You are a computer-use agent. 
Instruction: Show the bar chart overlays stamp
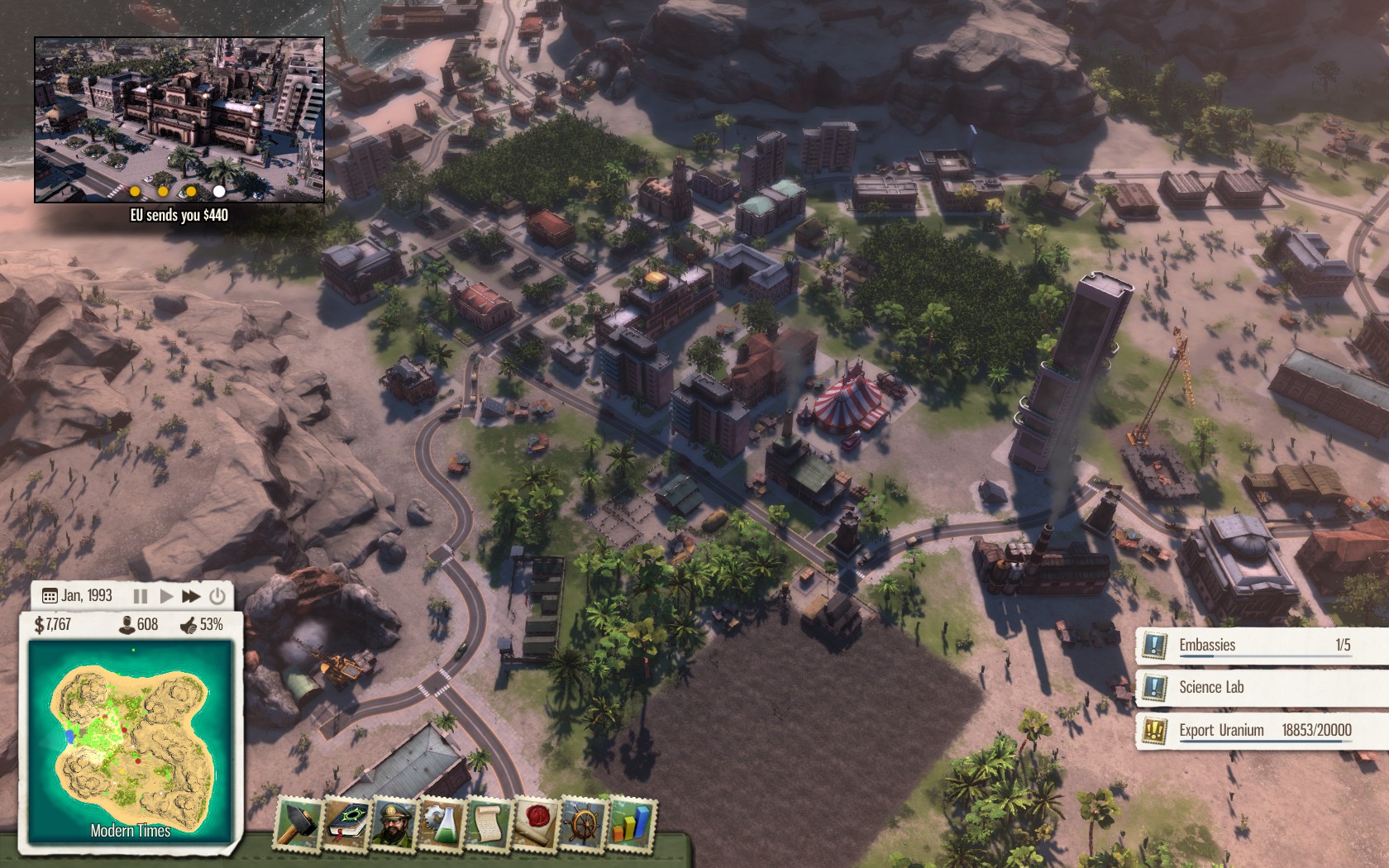click(631, 824)
